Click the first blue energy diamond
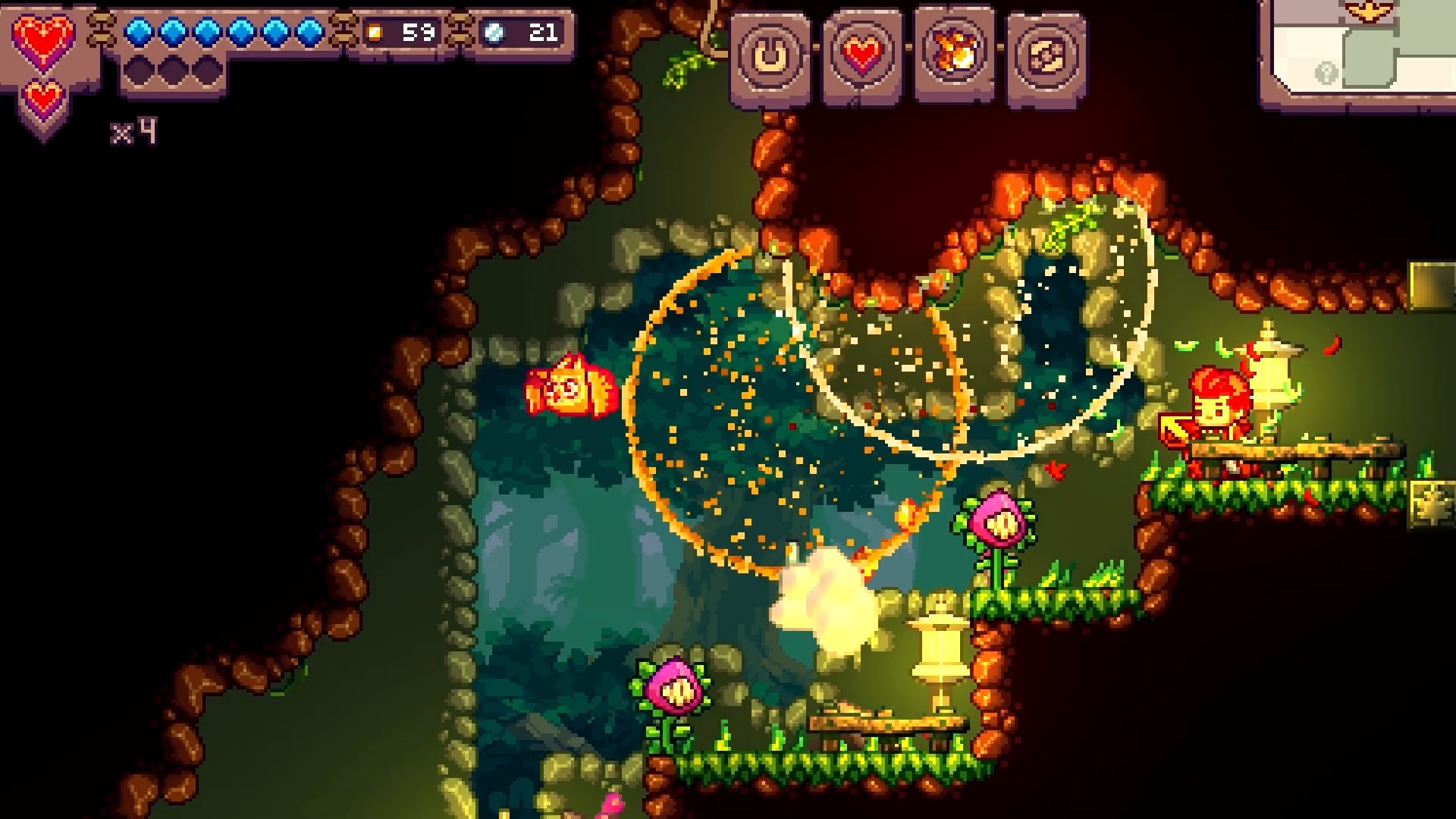The width and height of the screenshot is (1456, 819). (x=139, y=32)
